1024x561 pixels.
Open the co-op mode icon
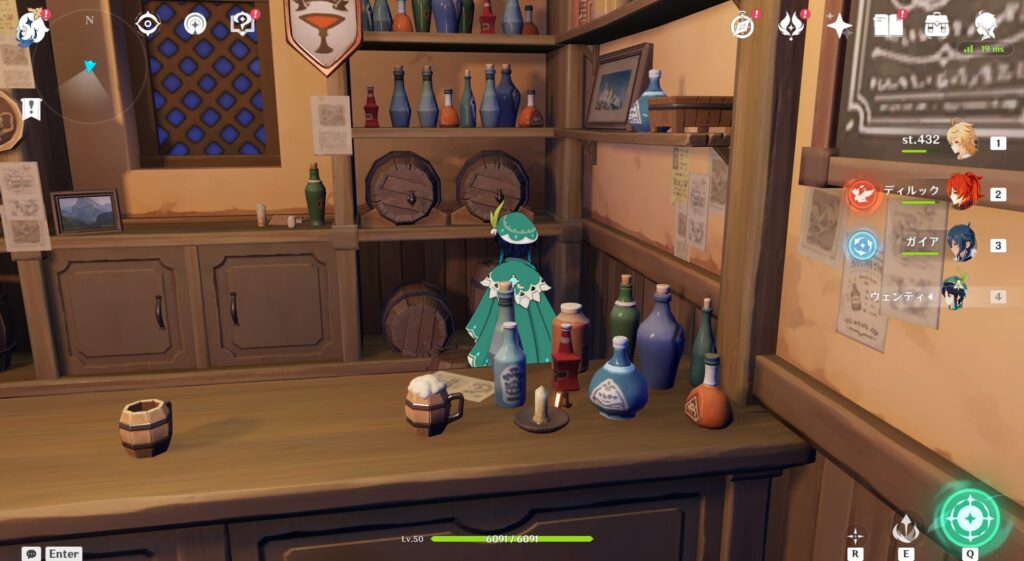point(195,24)
